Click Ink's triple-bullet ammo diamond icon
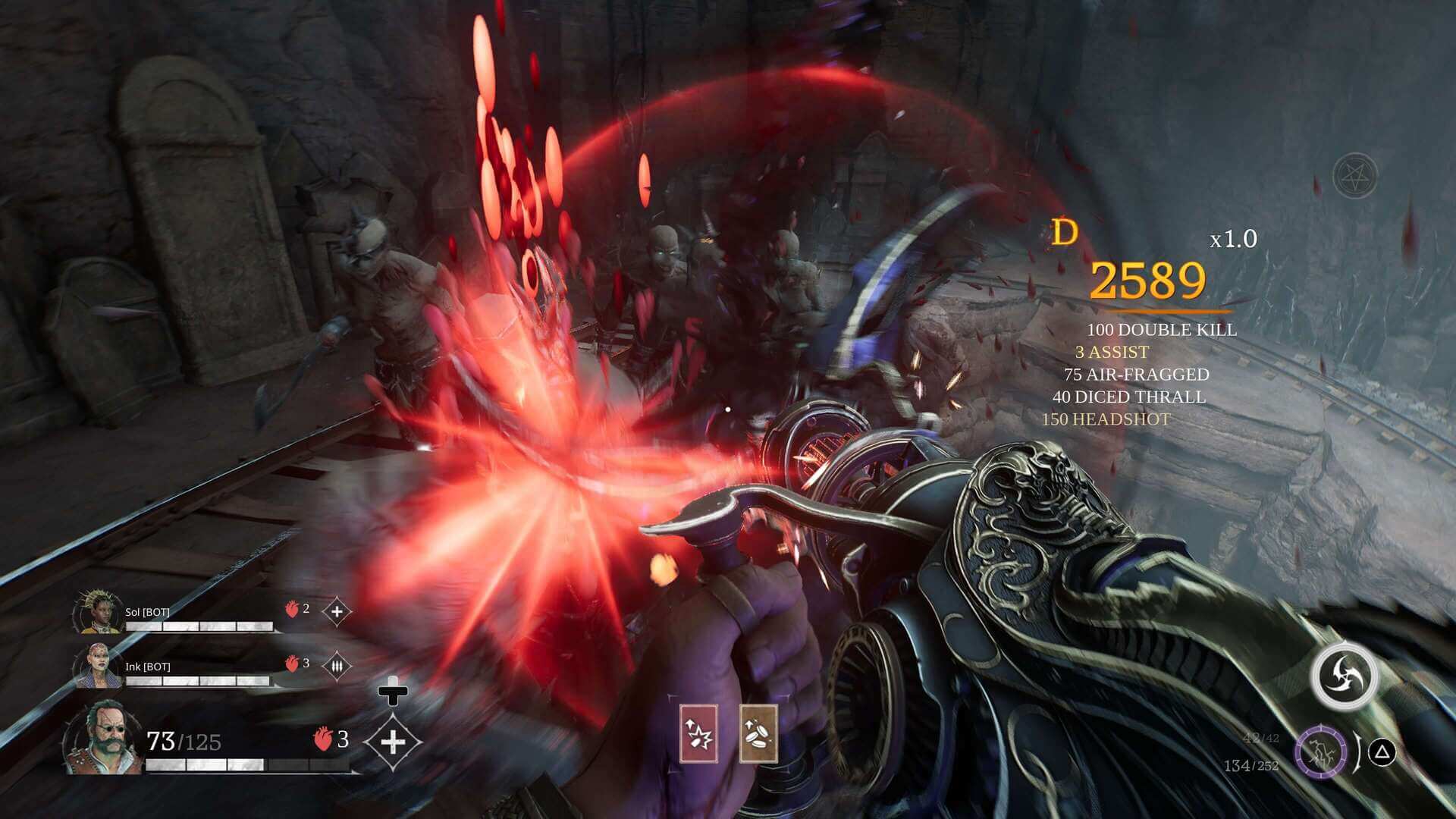This screenshot has width=1456, height=819. coord(337,666)
